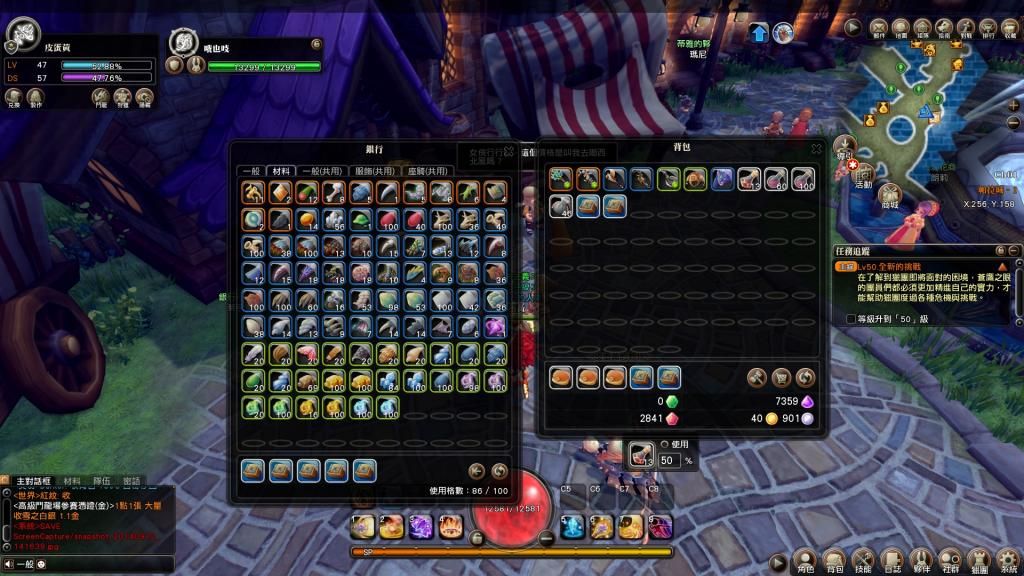Click the sort button in the bank window
The height and width of the screenshot is (576, 1024).
[499, 471]
